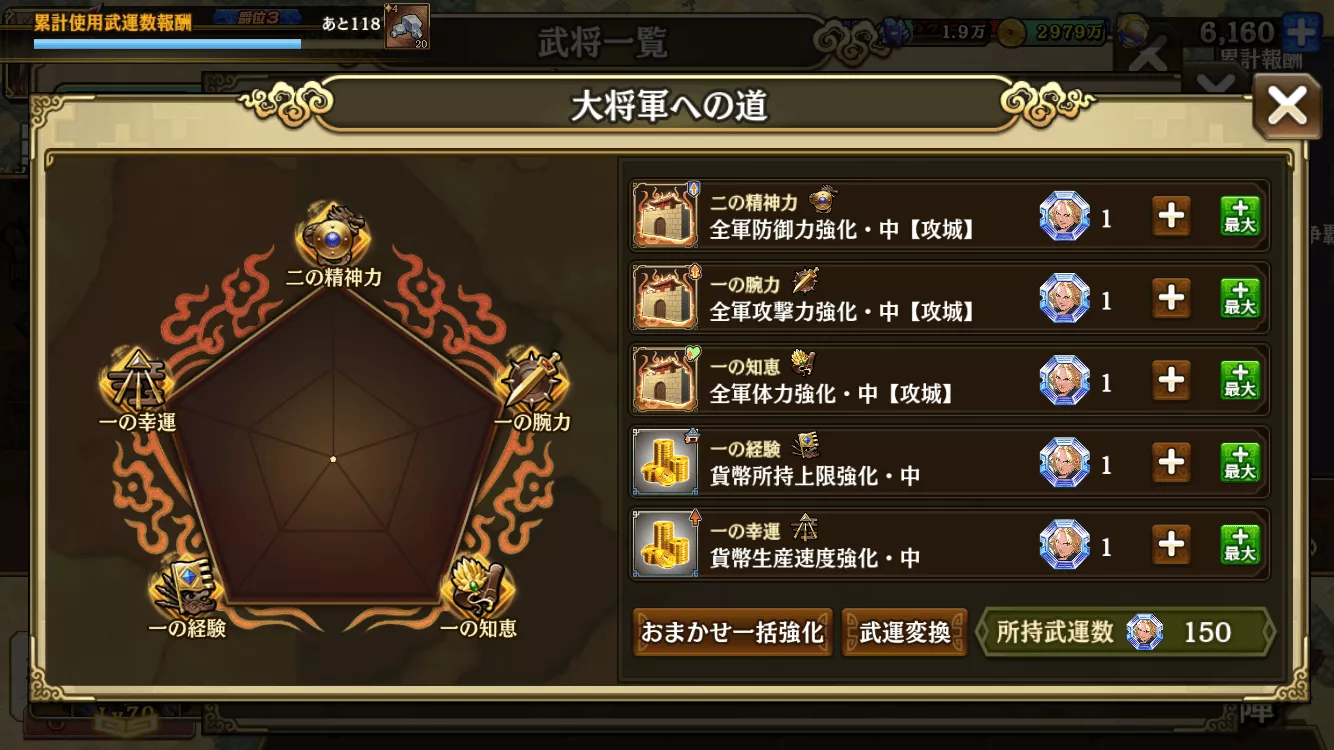Click the castle icon beside 全軍防御力強化・中
This screenshot has width=1334, height=750.
click(666, 215)
